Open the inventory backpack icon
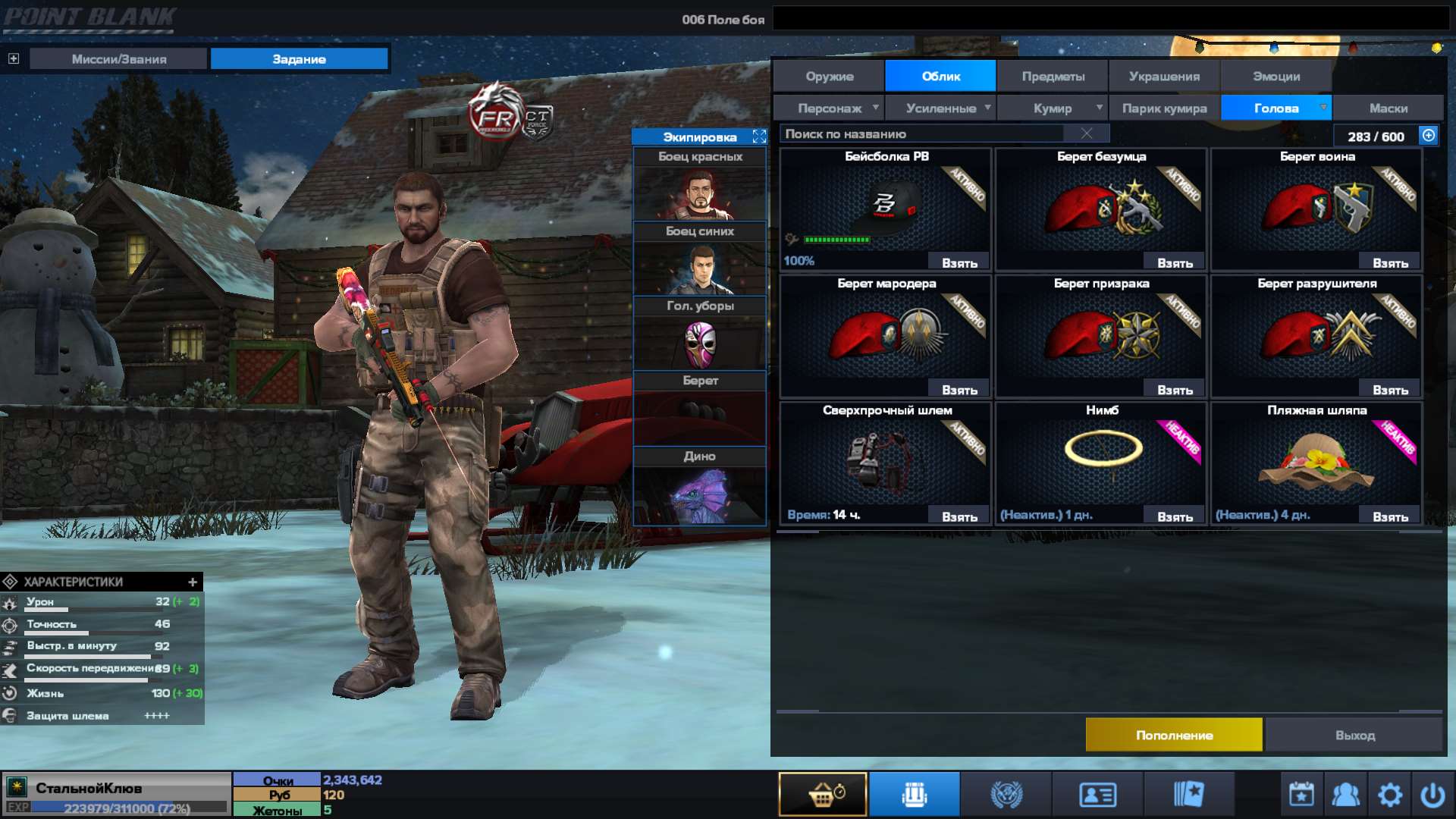The image size is (1456, 819). (x=914, y=793)
